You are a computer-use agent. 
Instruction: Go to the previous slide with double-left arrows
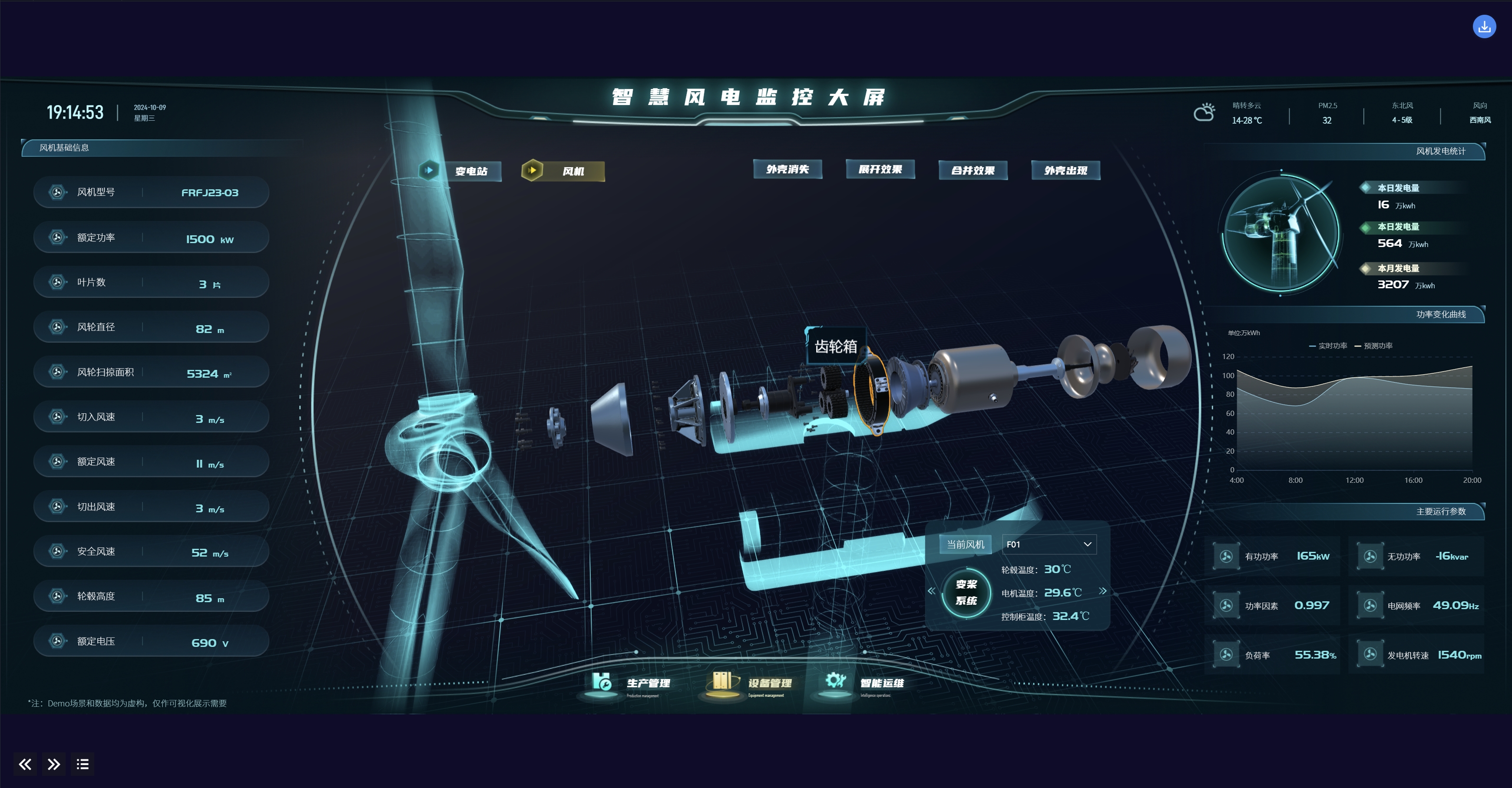coord(25,764)
